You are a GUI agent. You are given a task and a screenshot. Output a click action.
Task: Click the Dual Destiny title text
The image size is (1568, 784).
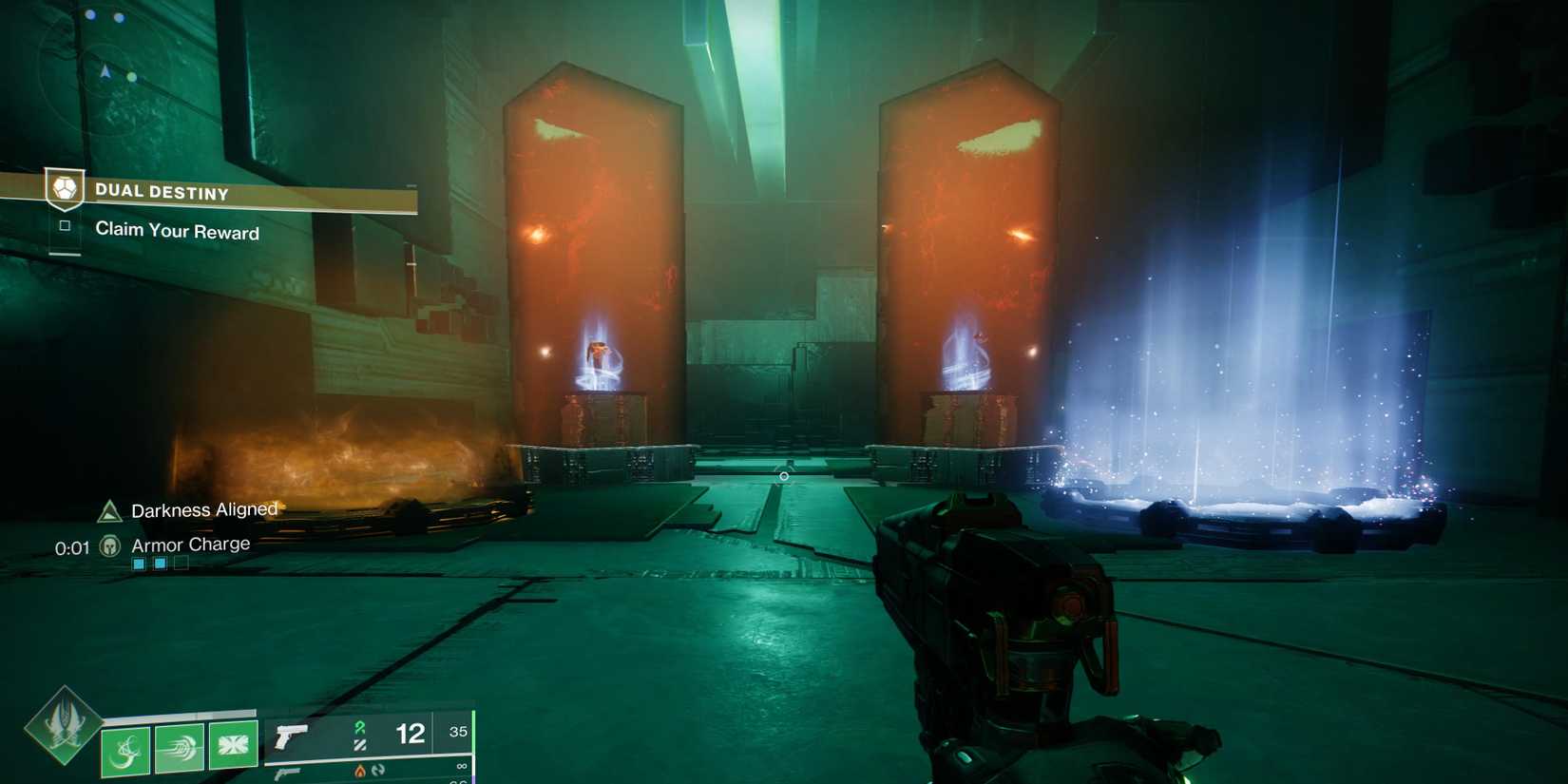point(162,192)
